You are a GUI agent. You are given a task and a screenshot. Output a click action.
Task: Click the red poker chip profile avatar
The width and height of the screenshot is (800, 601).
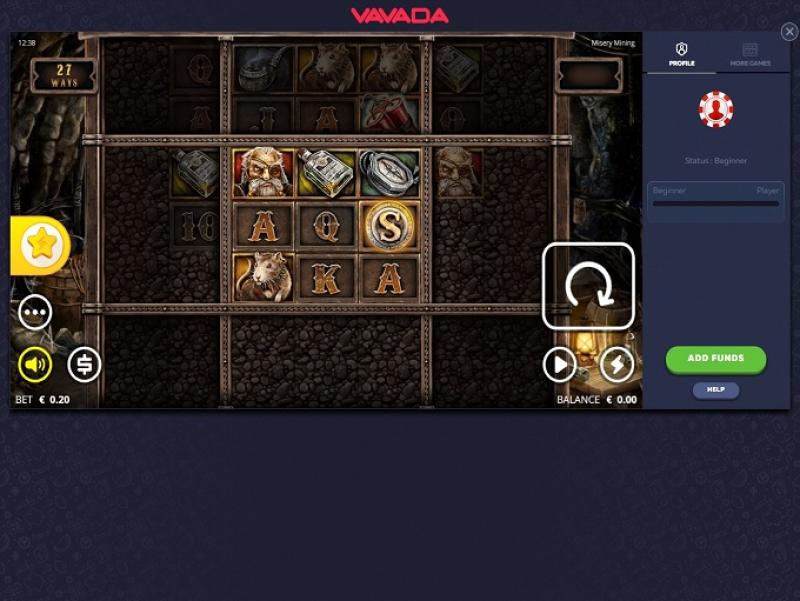716,110
